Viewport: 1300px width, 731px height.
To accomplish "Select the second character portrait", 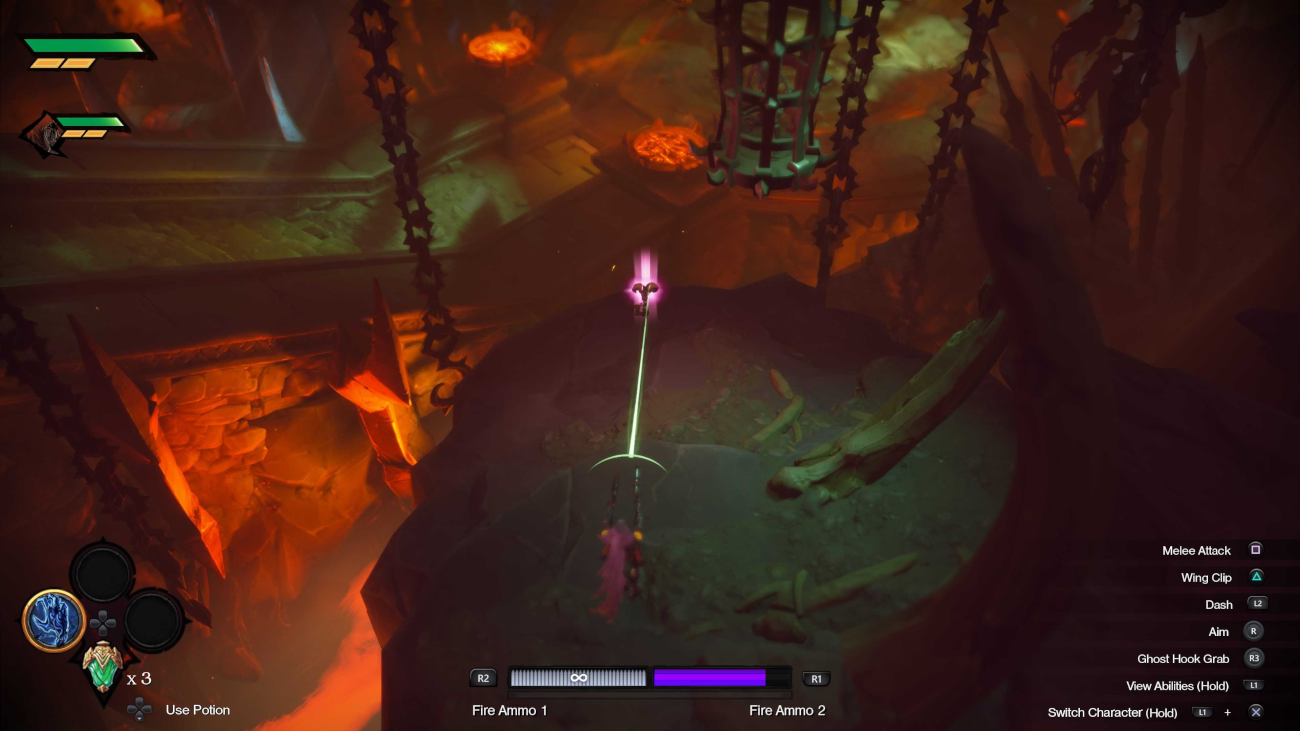I will pyautogui.click(x=44, y=135).
